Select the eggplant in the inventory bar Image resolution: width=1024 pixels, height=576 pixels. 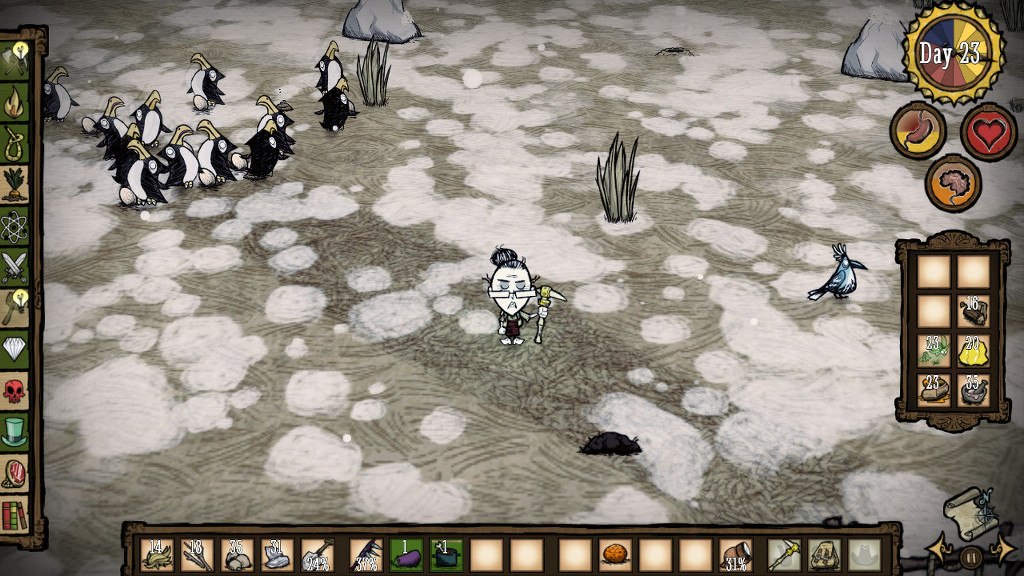pyautogui.click(x=405, y=555)
